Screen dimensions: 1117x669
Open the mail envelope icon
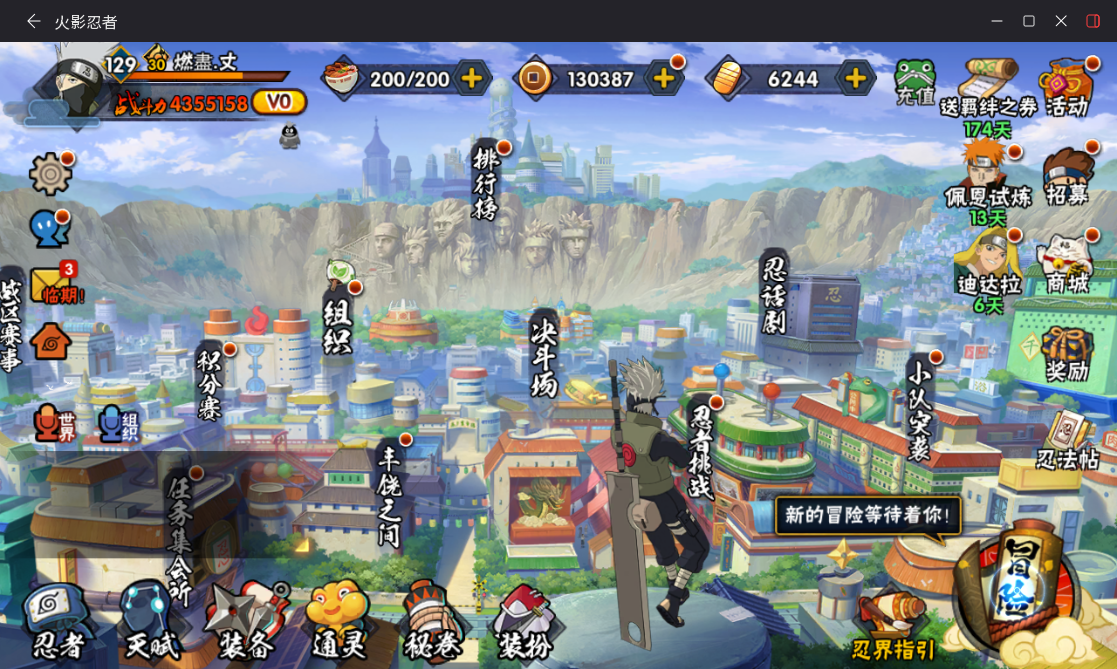[x=52, y=285]
